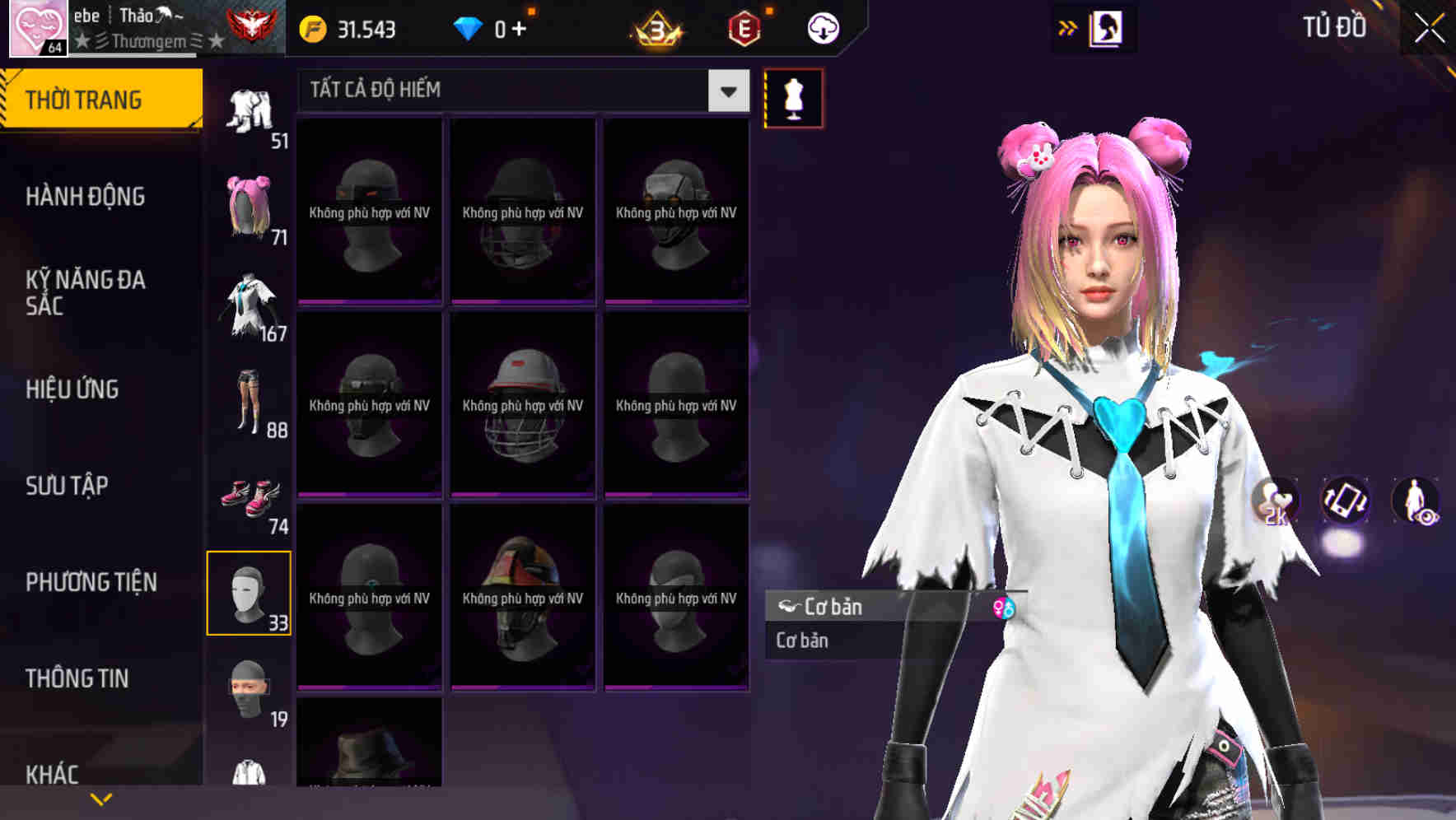Collapse the panel using the double-arrow chevron
Screen dimensions: 1456x820
1068,27
